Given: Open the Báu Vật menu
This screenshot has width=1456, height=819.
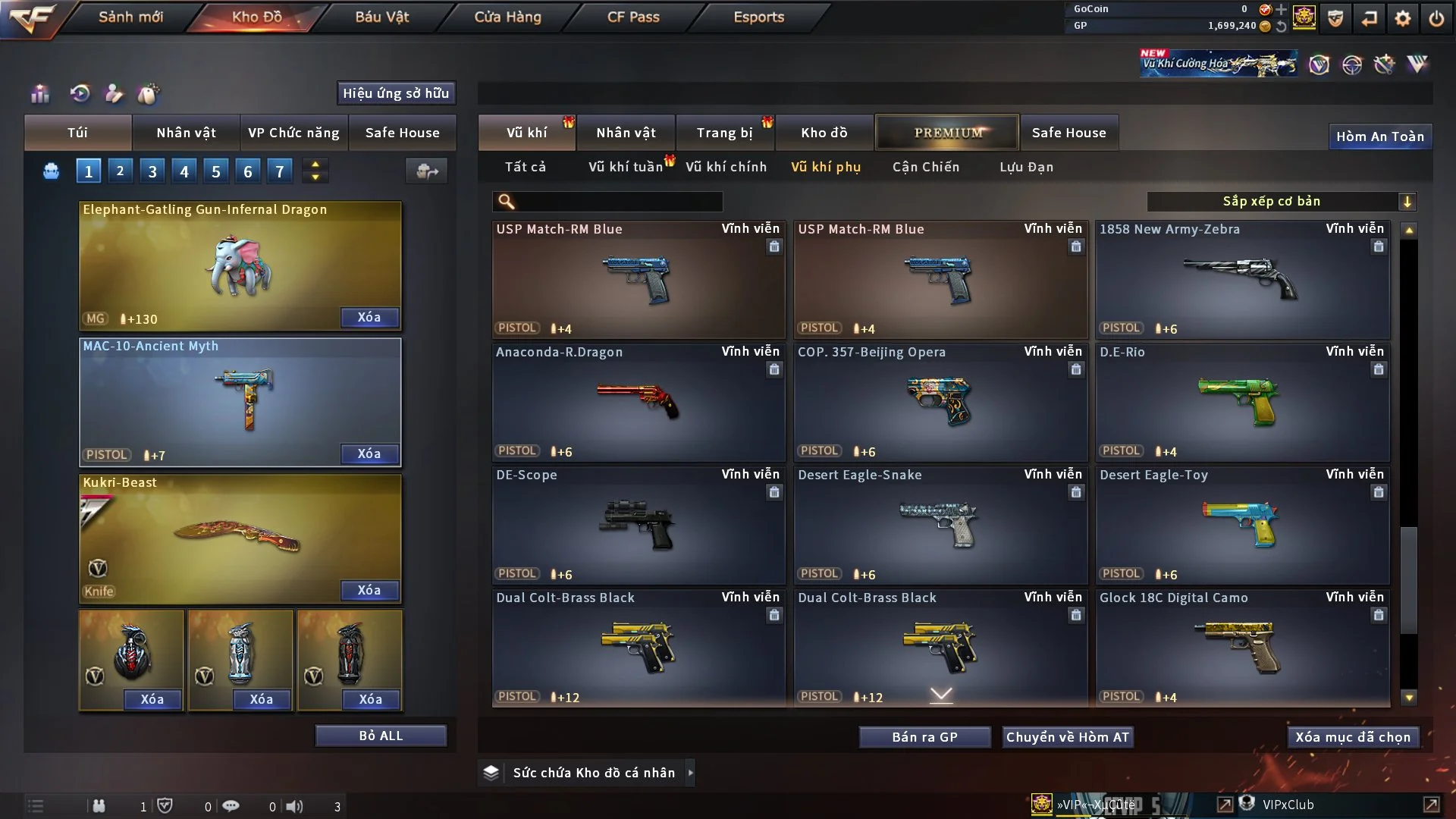Looking at the screenshot, I should point(381,17).
